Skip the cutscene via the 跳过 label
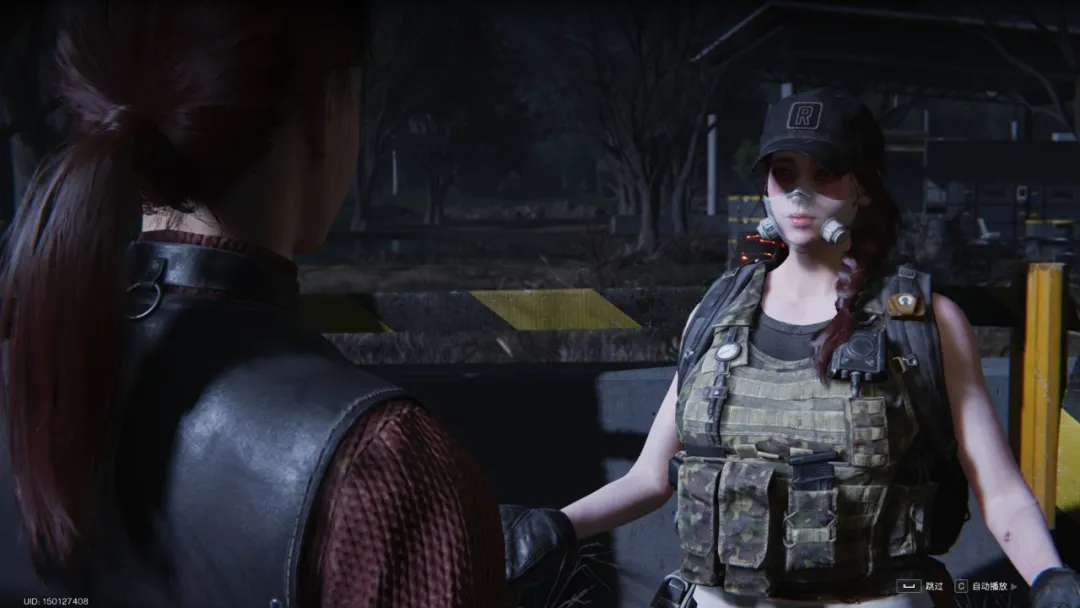This screenshot has width=1080, height=608. pos(934,586)
